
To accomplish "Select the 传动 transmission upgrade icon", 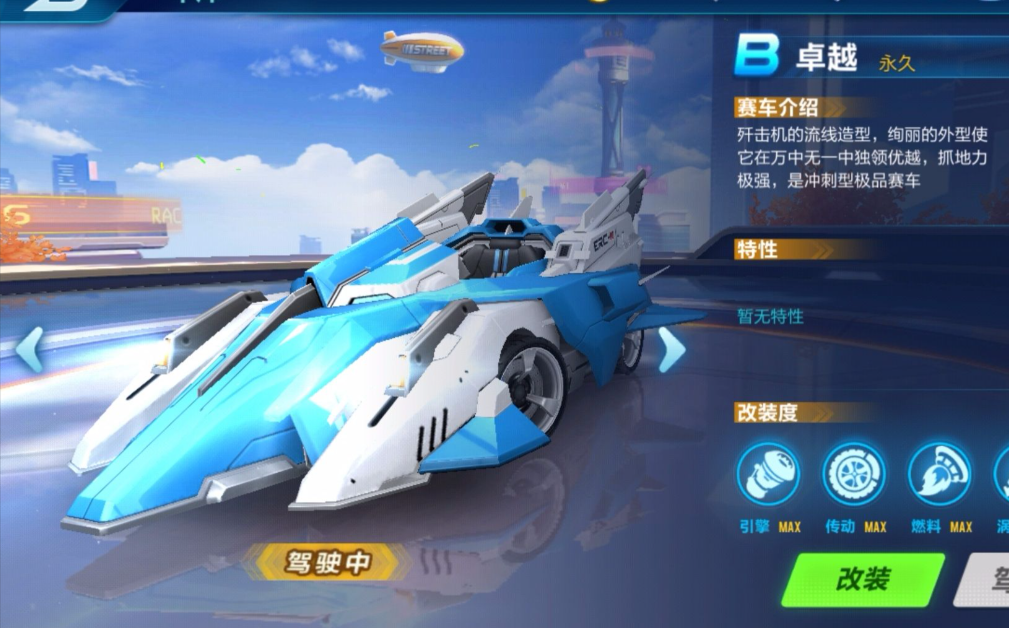I will pos(854,473).
